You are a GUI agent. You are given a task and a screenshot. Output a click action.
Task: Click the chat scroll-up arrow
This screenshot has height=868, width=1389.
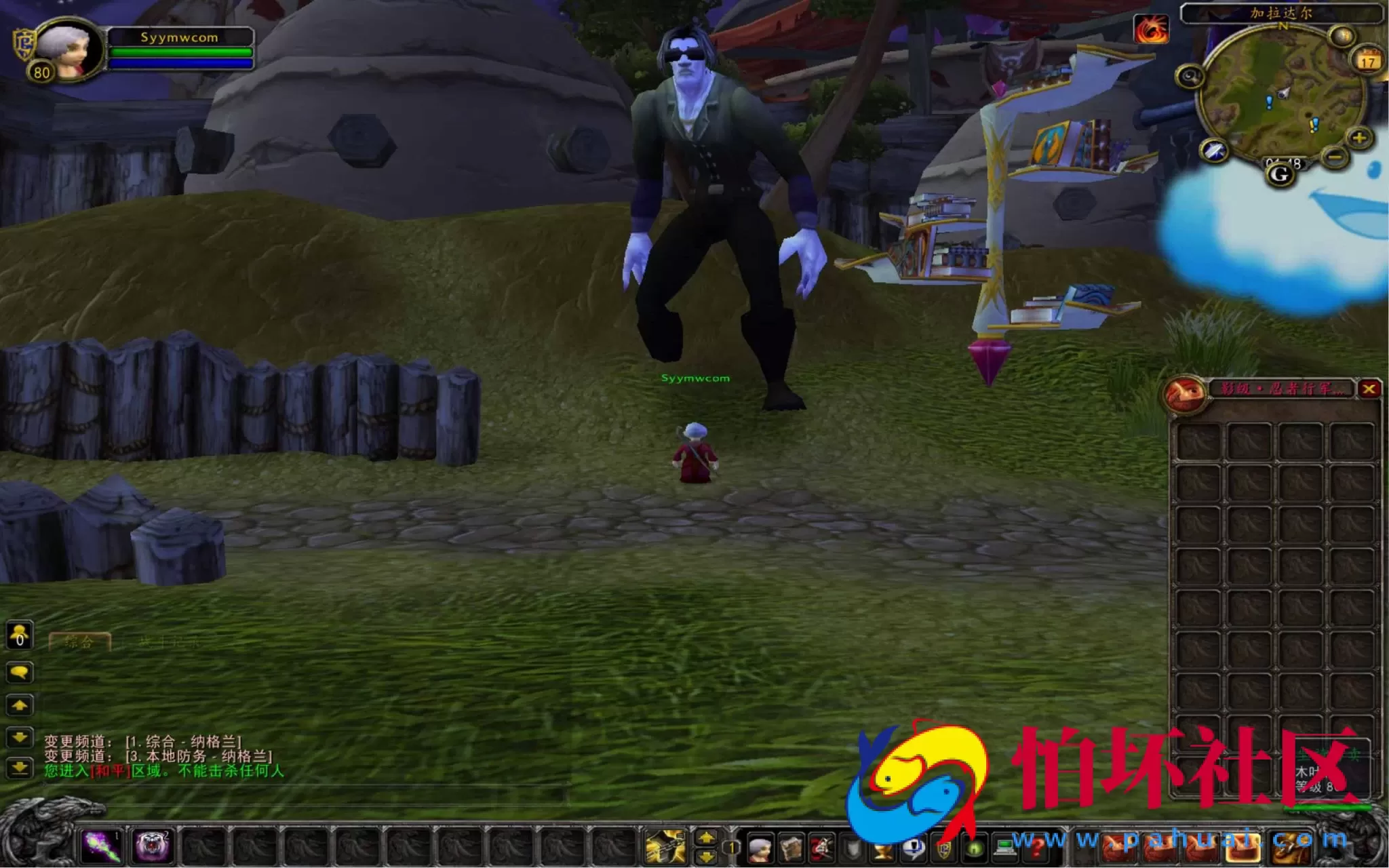[20, 705]
